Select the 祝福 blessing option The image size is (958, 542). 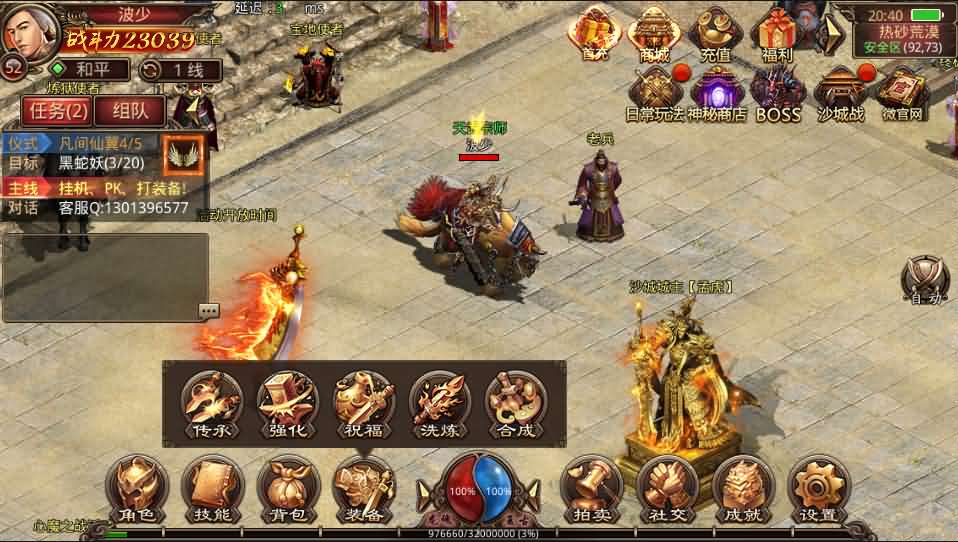point(363,404)
